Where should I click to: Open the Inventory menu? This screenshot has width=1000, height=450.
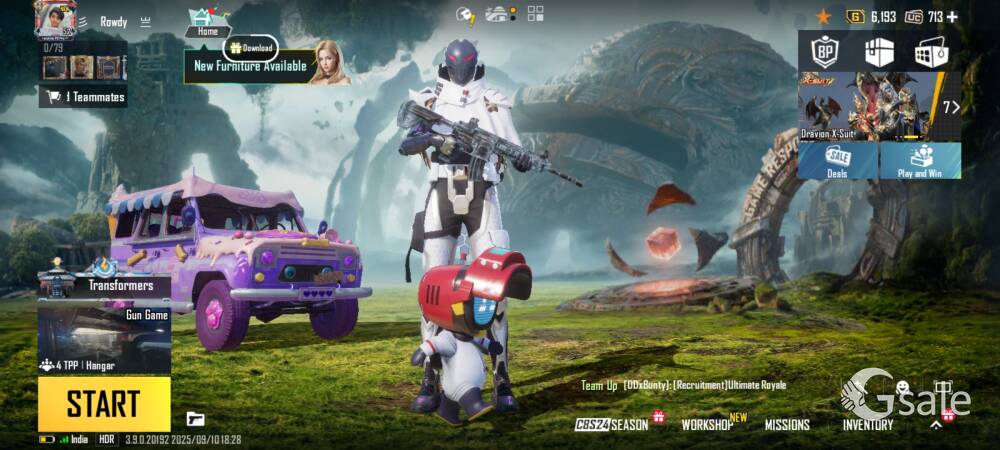(867, 424)
